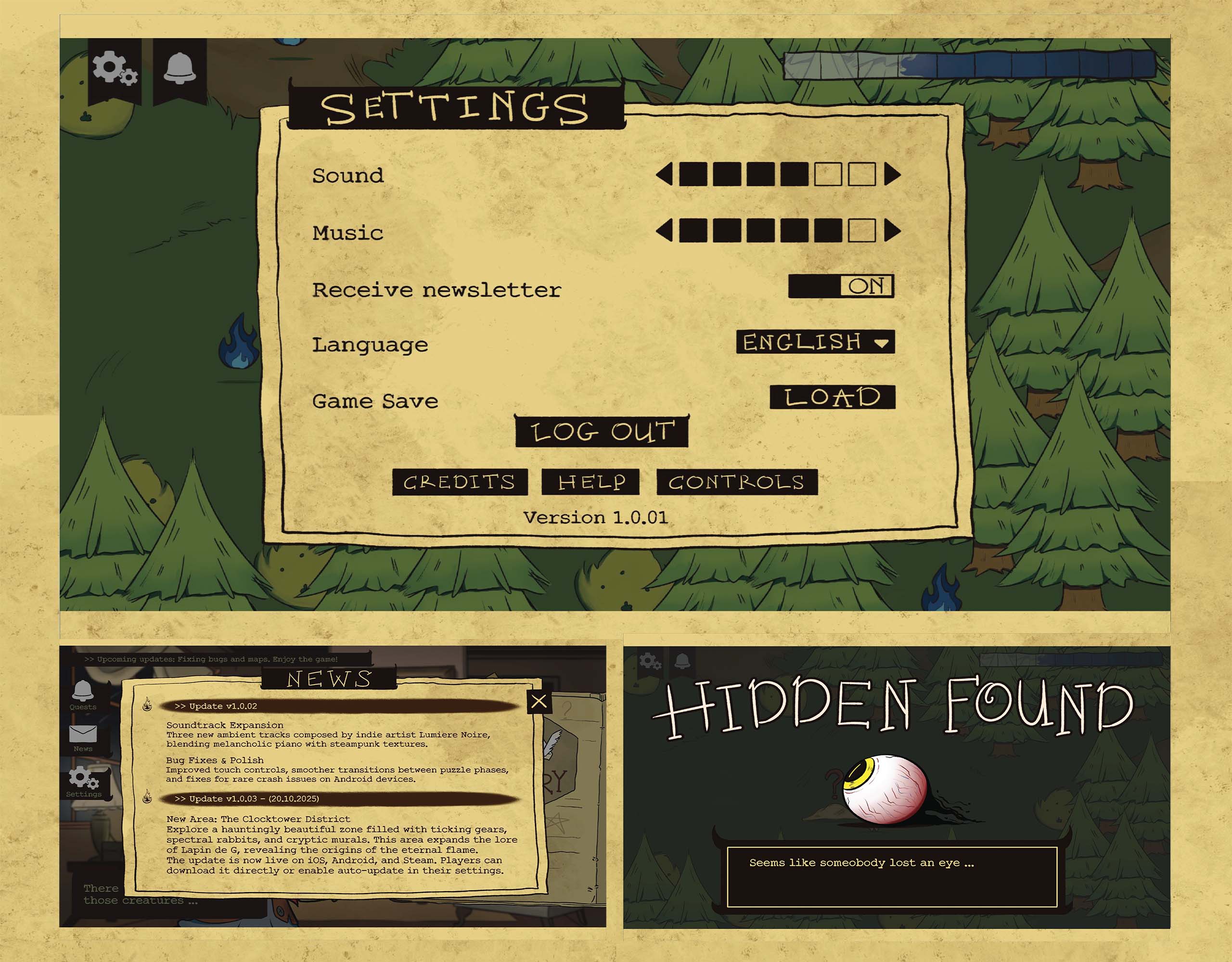
Task: Click the large gear banner above the SETTINGS title
Action: click(115, 69)
